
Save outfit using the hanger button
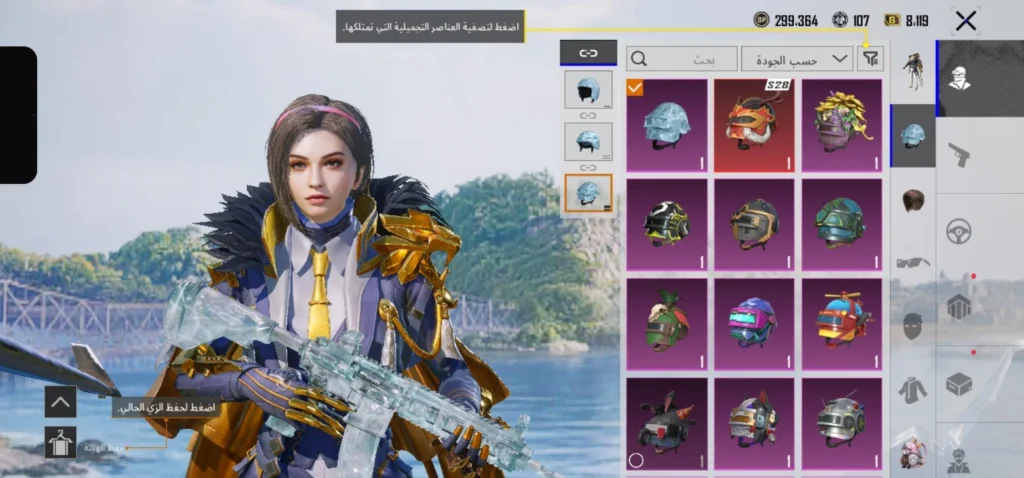tap(60, 441)
